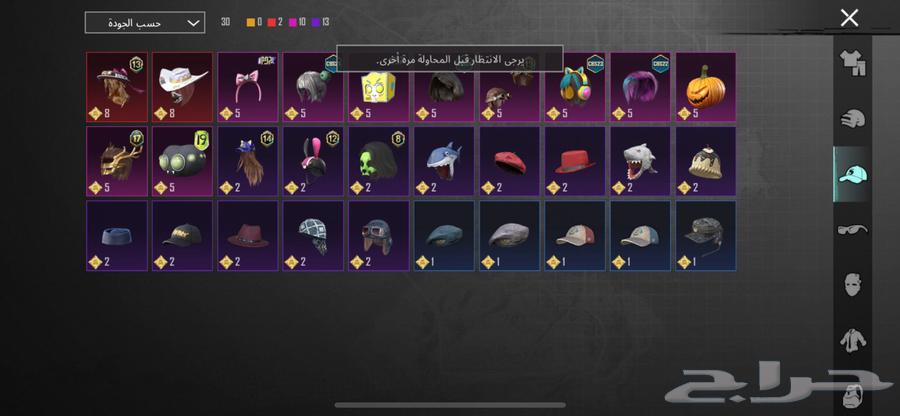Switch to the helmet category tab
Screen dimensions: 900x416
point(852,119)
